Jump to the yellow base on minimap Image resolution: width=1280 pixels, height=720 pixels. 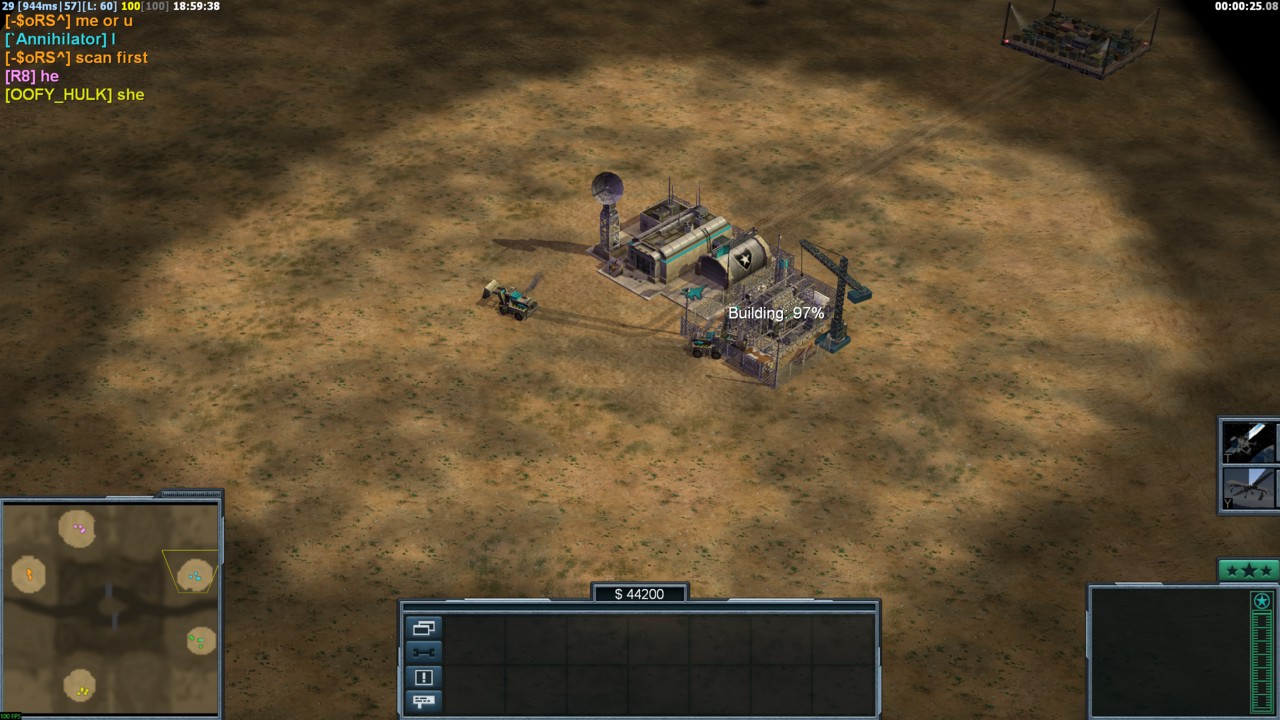coord(81,688)
